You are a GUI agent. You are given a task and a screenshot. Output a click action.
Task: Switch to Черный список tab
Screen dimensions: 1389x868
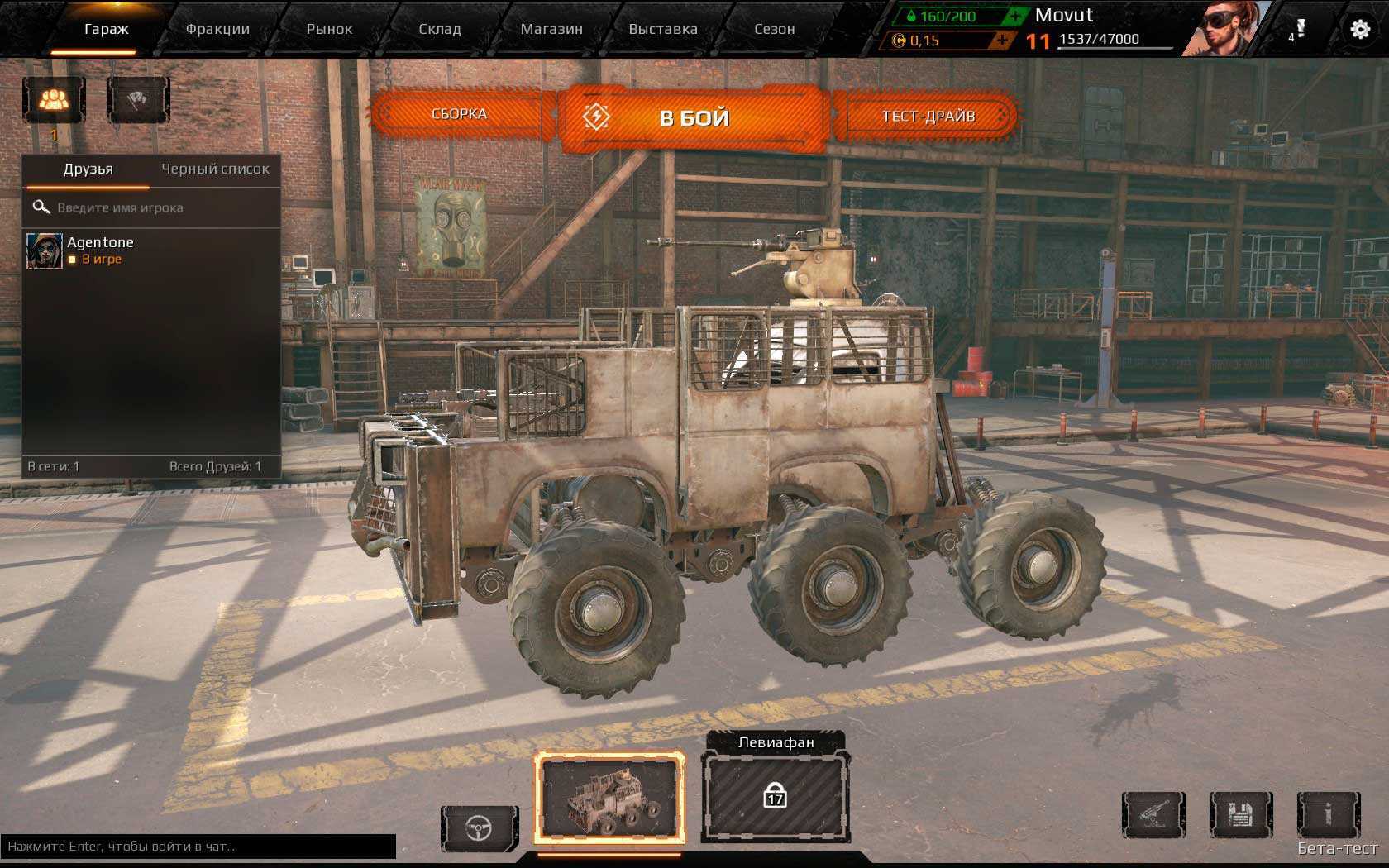pos(215,169)
